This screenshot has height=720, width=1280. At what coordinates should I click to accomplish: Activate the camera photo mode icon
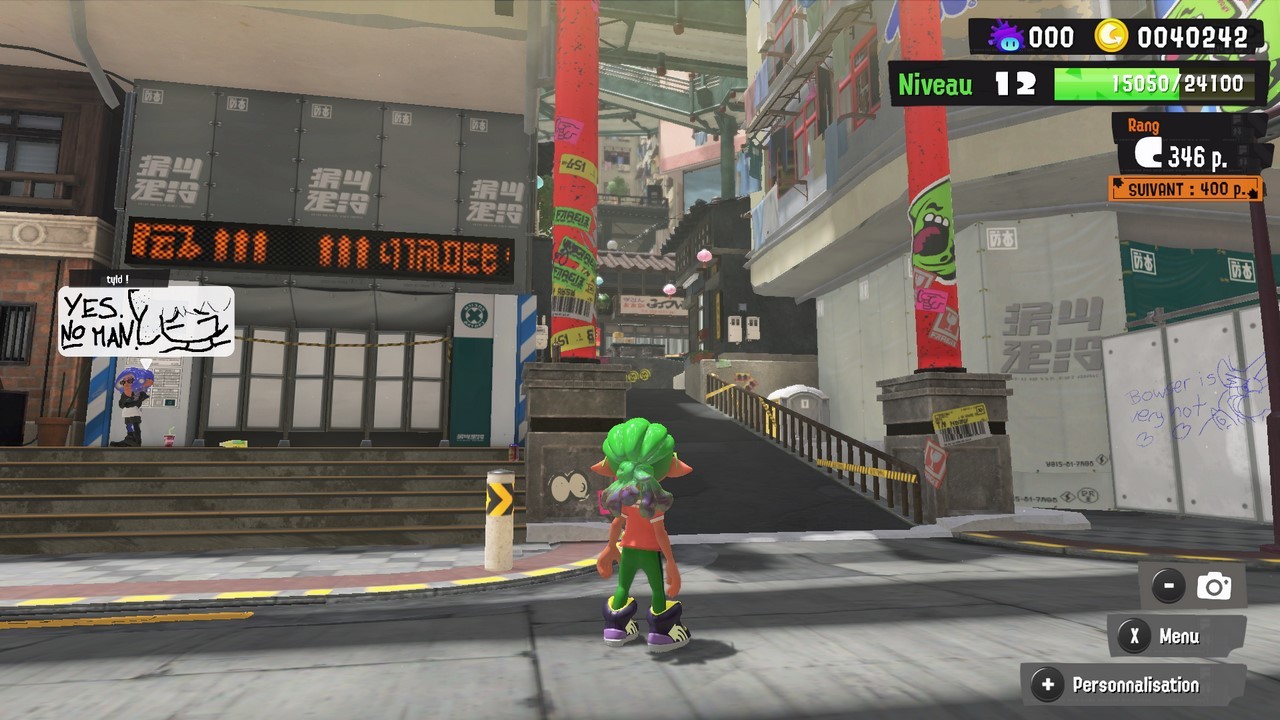coord(1213,587)
